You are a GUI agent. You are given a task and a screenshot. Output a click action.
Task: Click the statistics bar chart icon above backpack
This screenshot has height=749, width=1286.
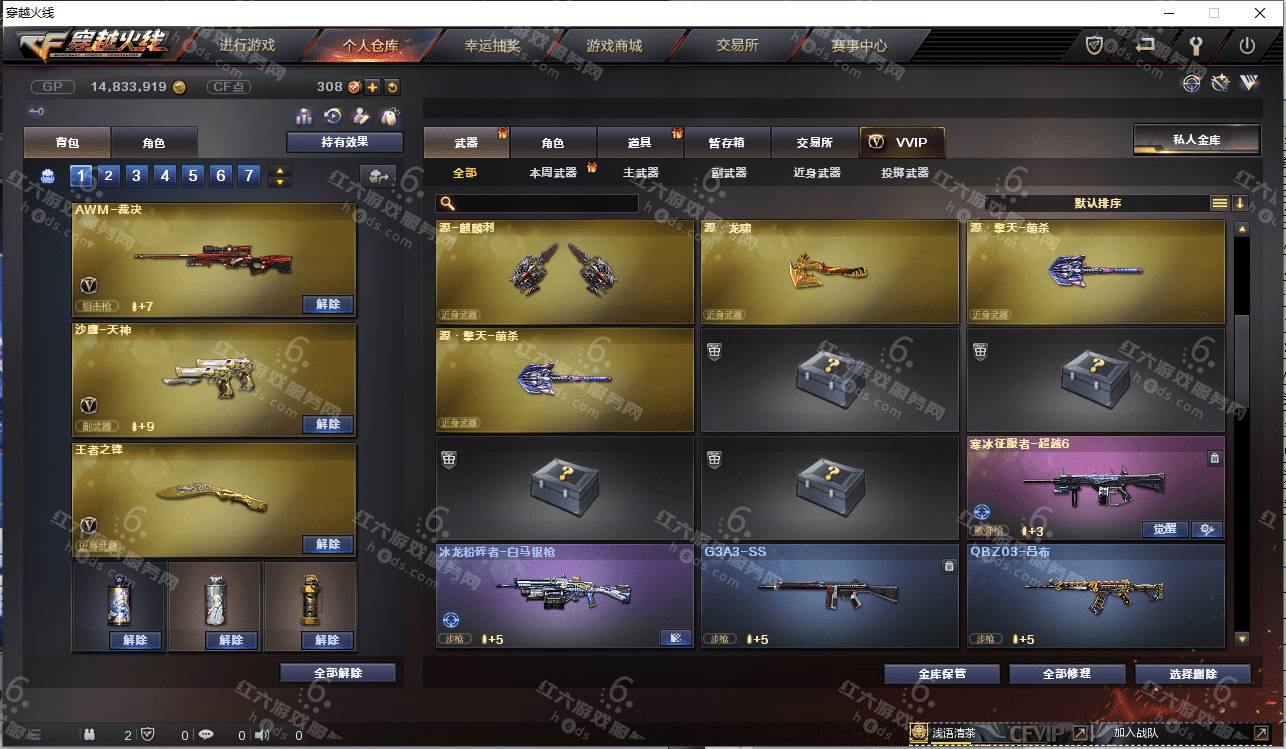point(305,116)
